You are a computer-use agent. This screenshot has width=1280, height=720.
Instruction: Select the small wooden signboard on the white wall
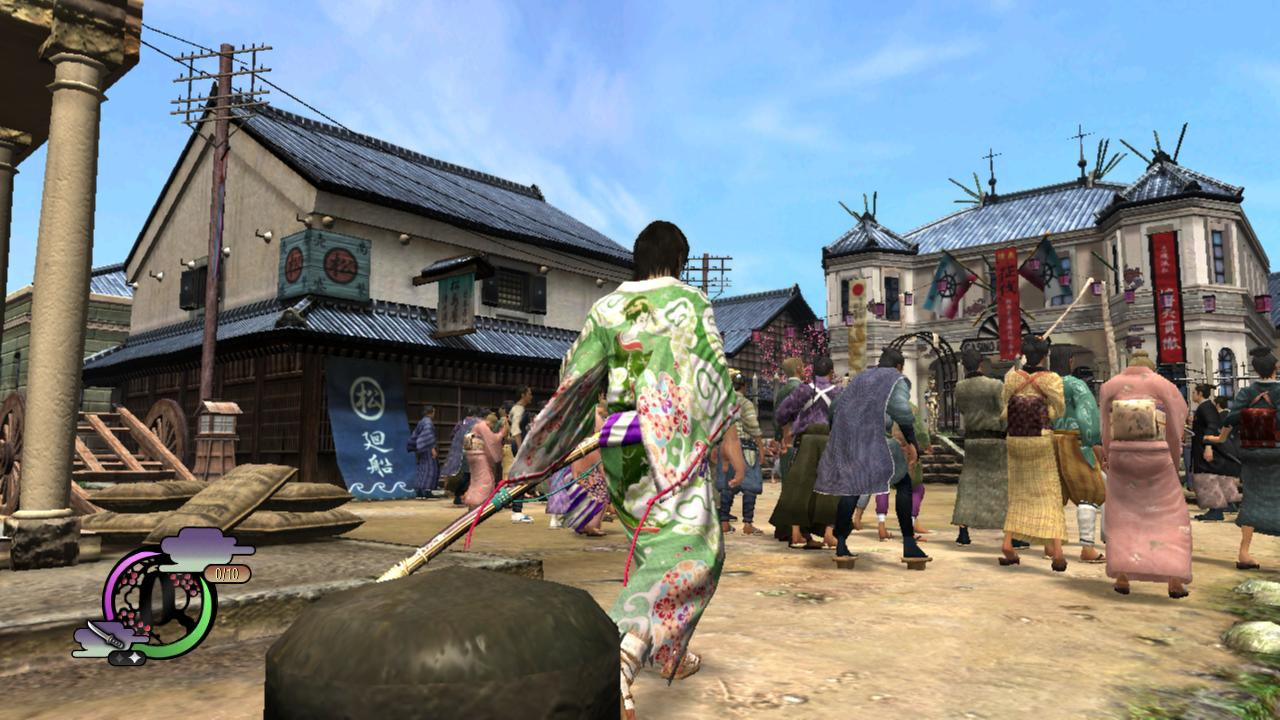tap(452, 300)
